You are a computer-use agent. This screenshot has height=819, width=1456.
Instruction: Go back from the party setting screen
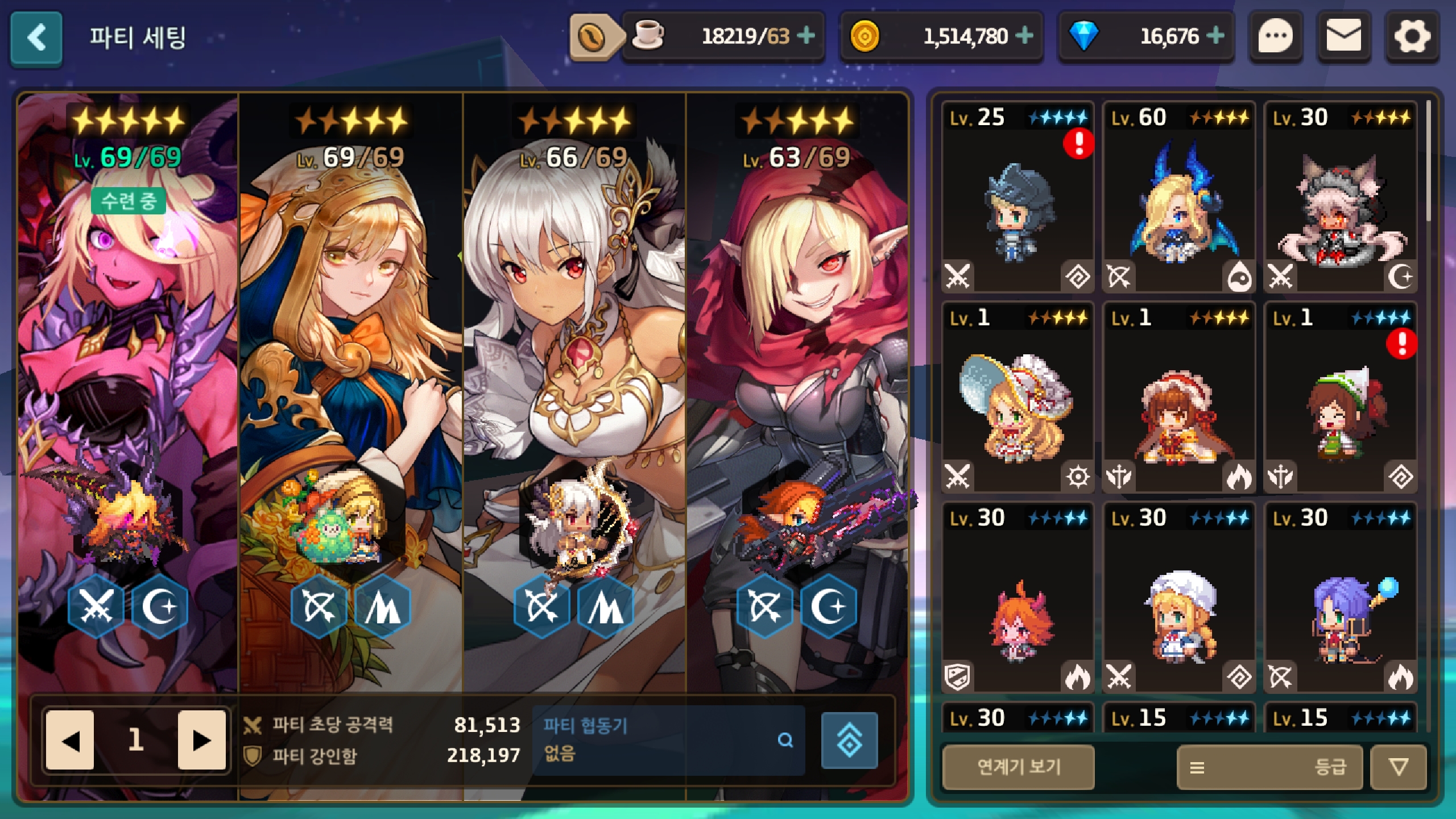[36, 38]
